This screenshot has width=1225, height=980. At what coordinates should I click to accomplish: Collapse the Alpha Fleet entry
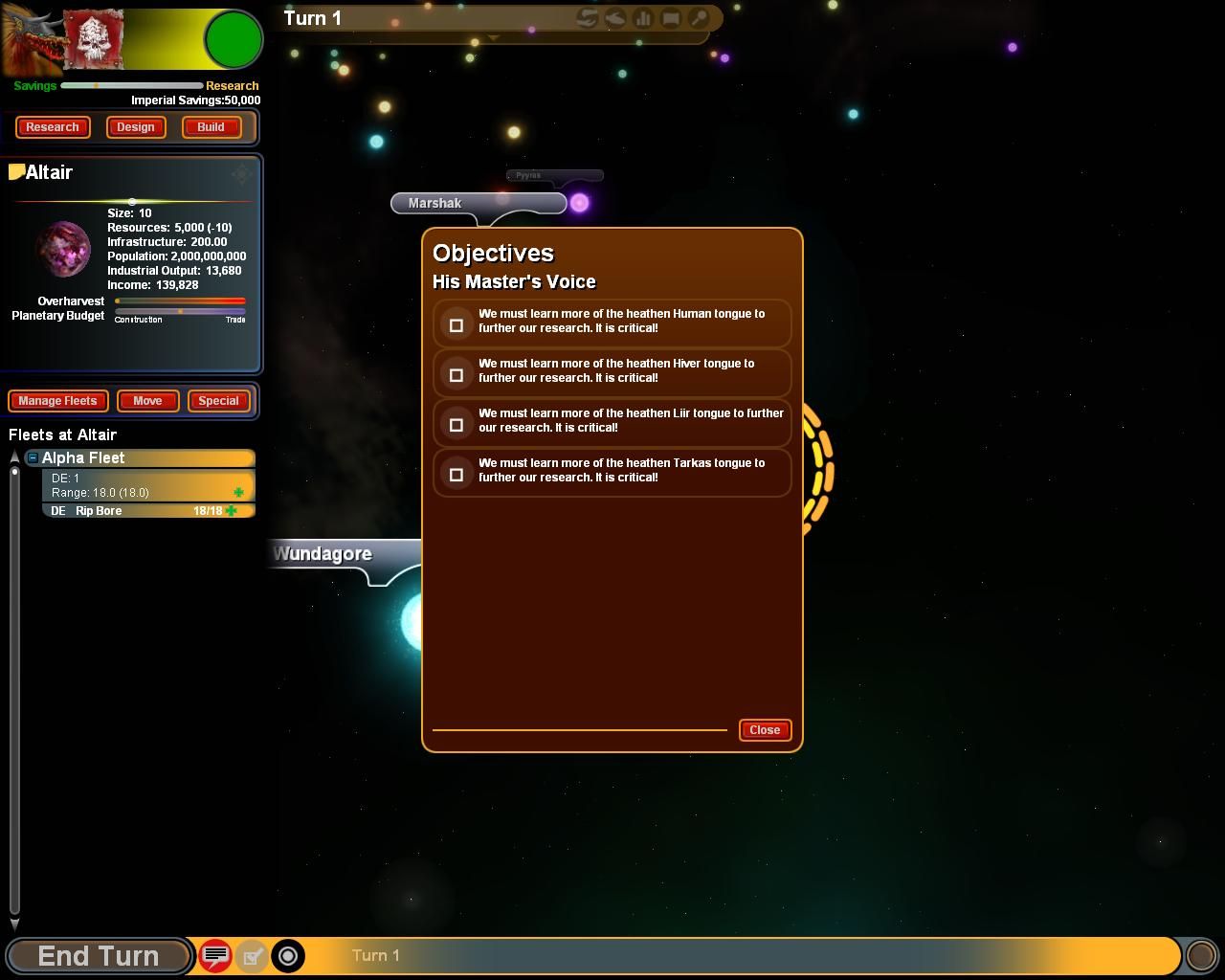(33, 458)
